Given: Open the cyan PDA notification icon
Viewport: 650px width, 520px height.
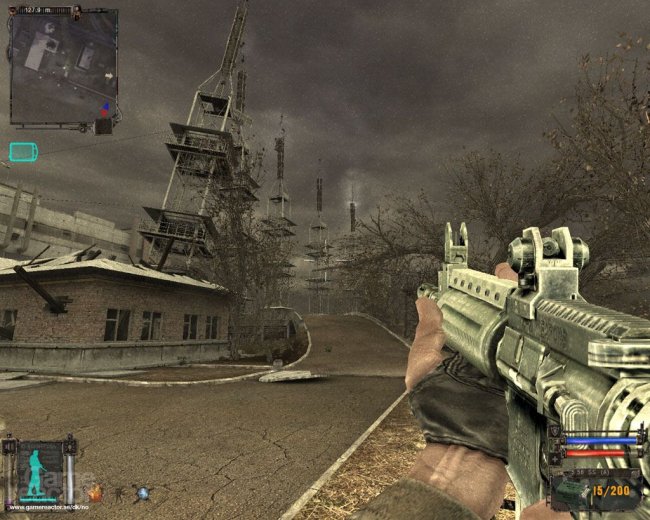Looking at the screenshot, I should 23,152.
